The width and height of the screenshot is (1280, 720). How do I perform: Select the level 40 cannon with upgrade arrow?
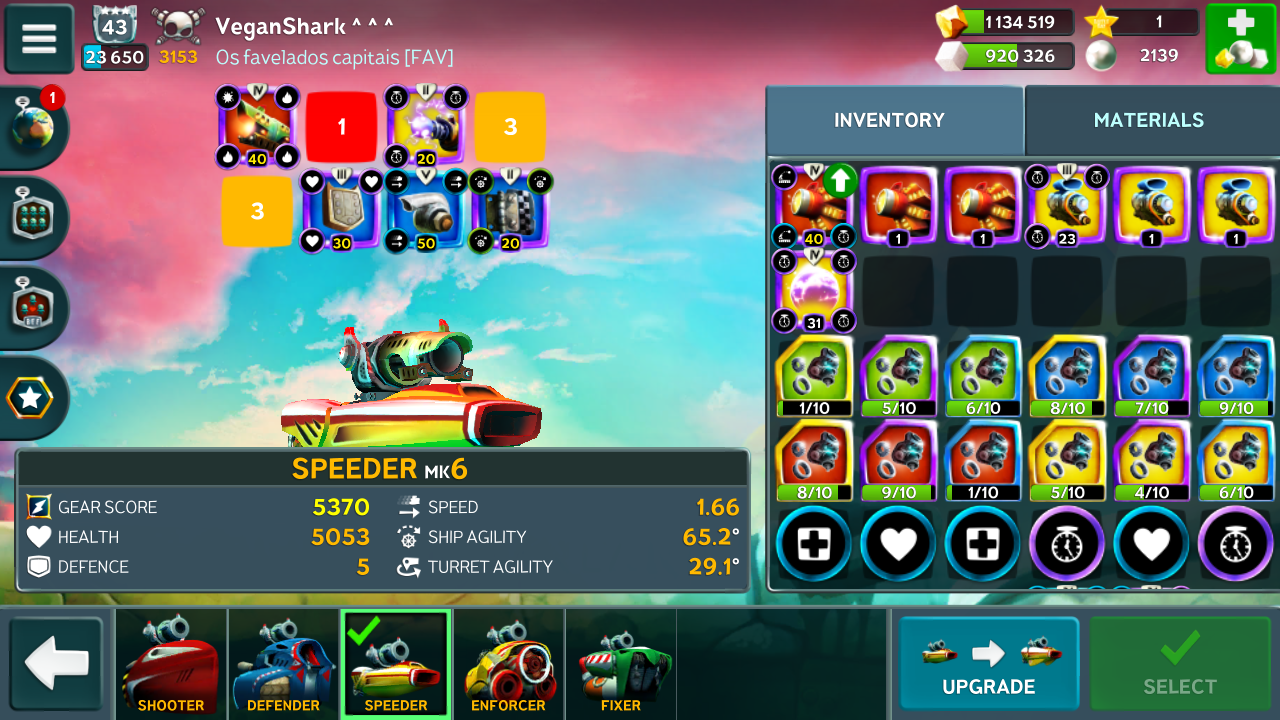(x=814, y=206)
